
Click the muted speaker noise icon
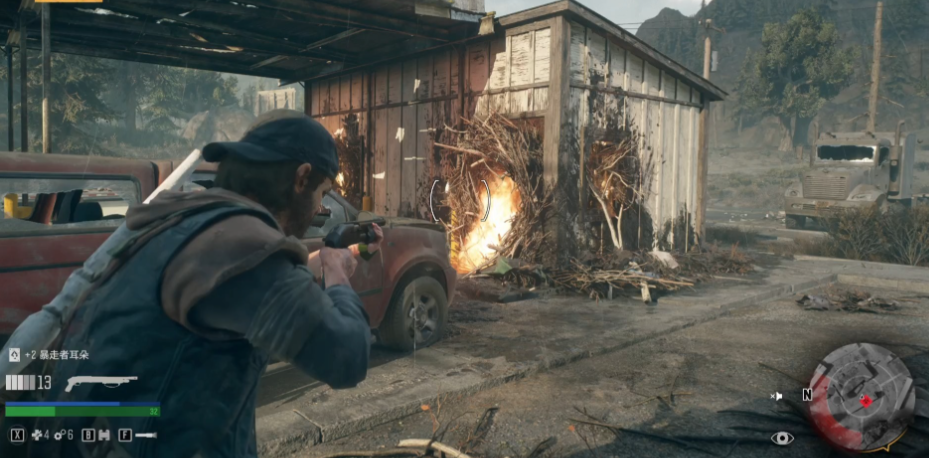777,396
